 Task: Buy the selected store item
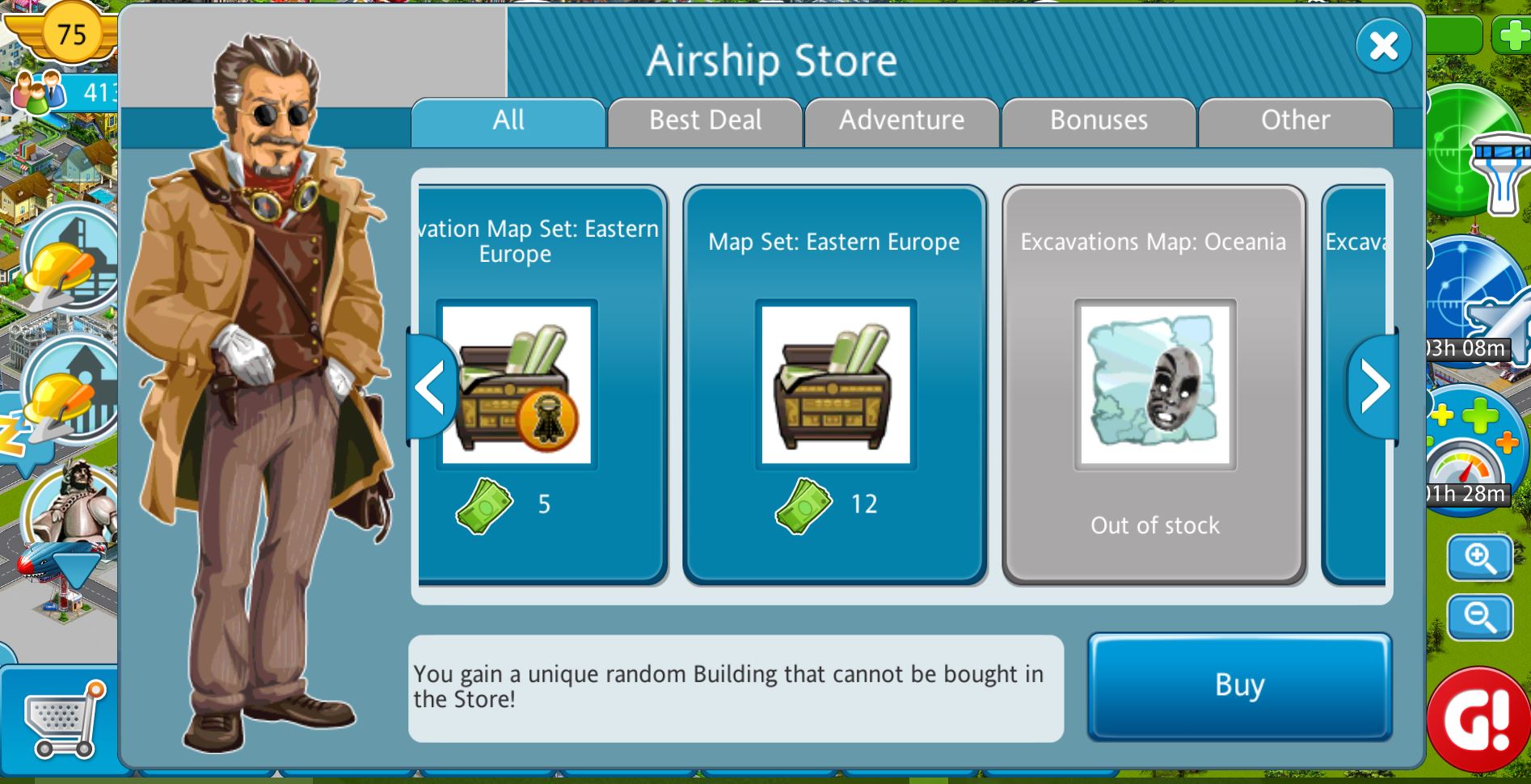tap(1239, 686)
